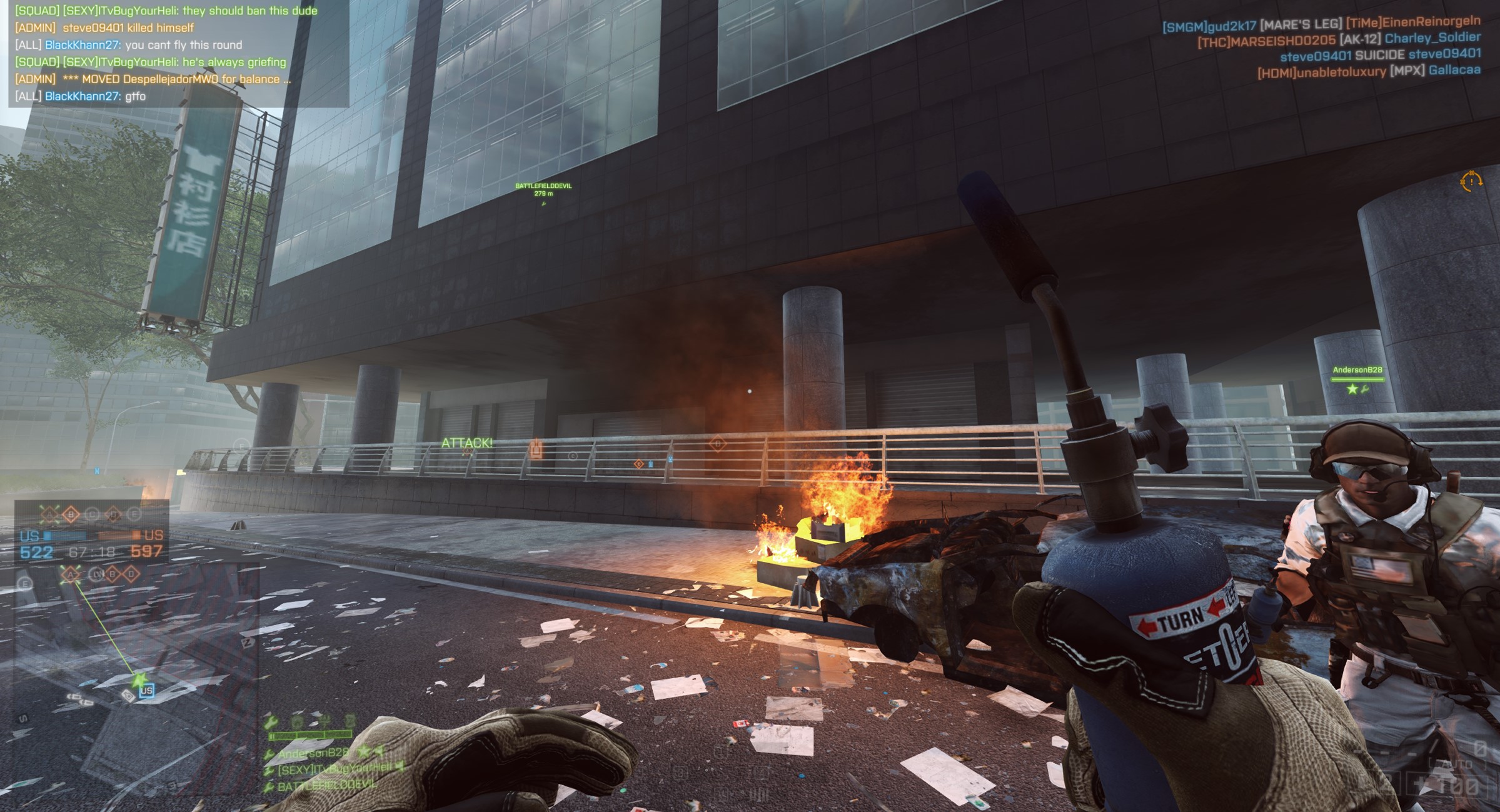The width and height of the screenshot is (1500, 812).
Task: Click the AndersonB28 nametag above the soldier
Action: [1357, 370]
